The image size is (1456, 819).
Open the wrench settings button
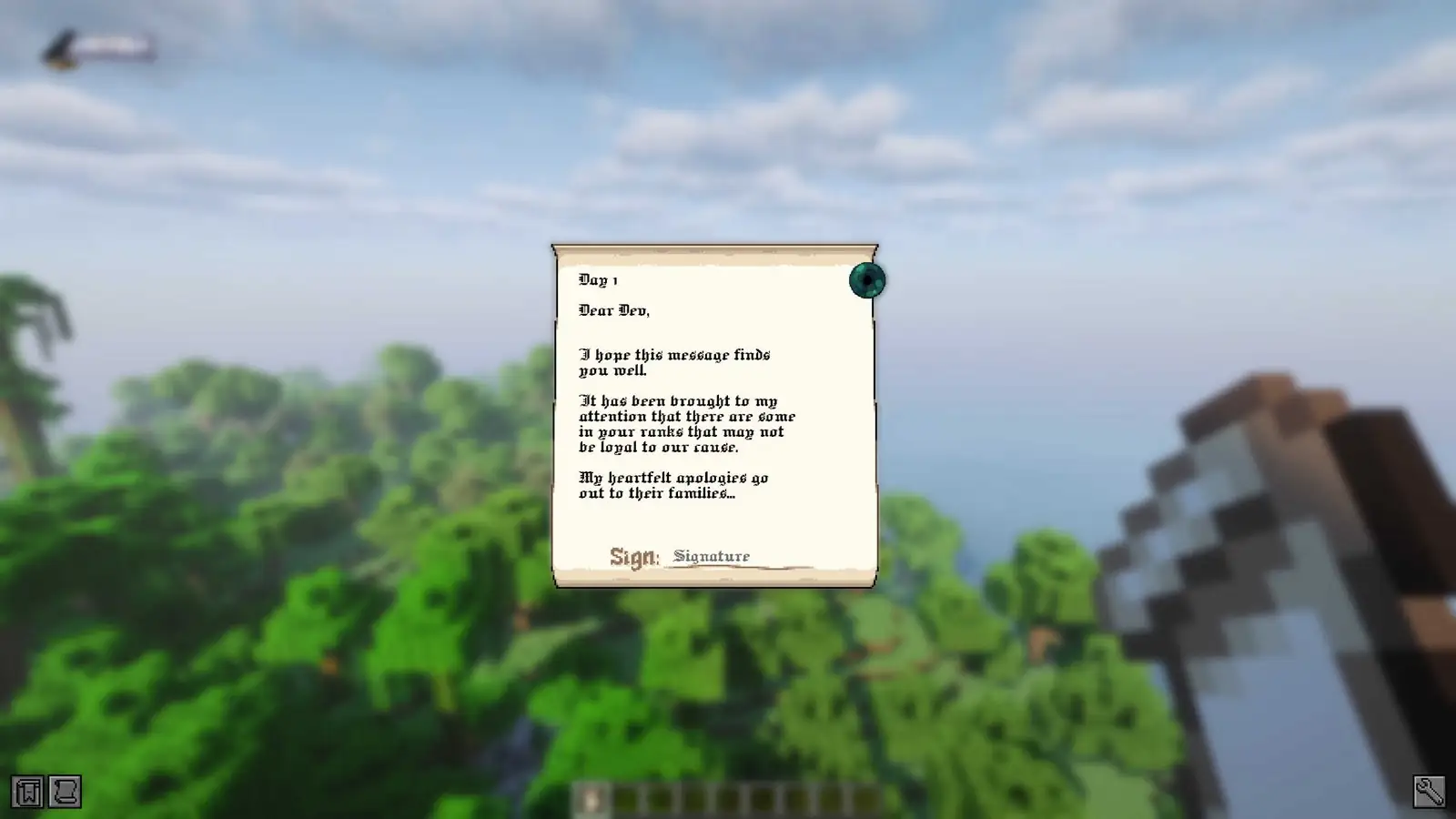[x=1429, y=792]
